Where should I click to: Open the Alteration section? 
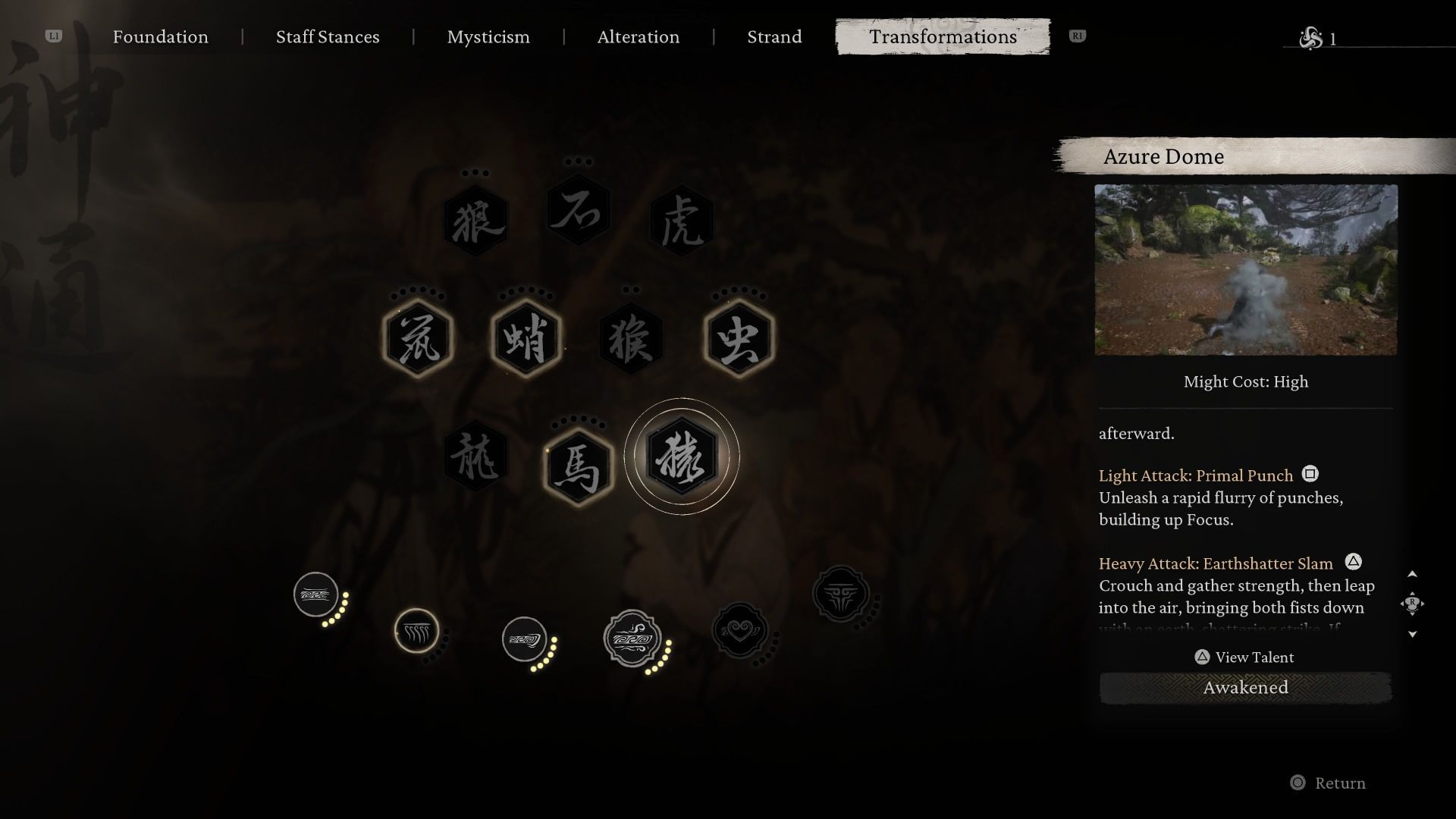click(x=638, y=36)
